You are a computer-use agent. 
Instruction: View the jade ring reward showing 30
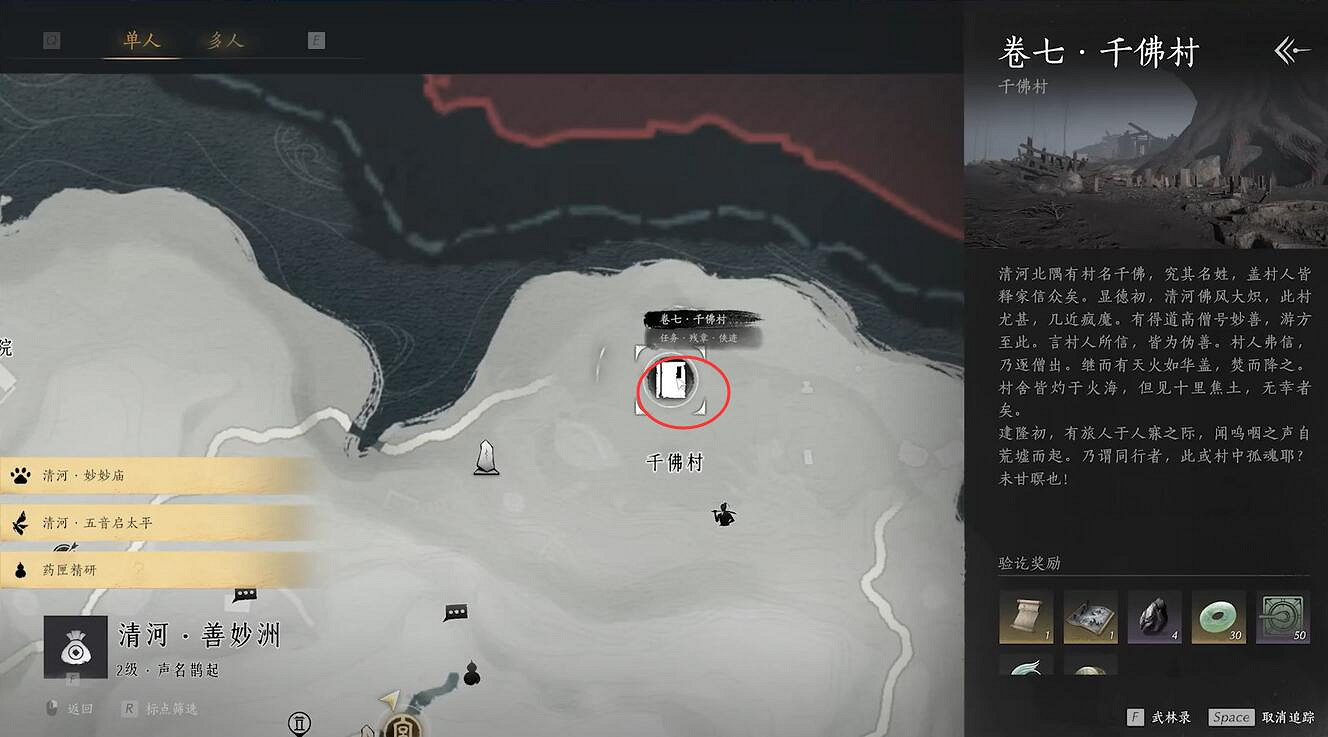click(x=1219, y=618)
